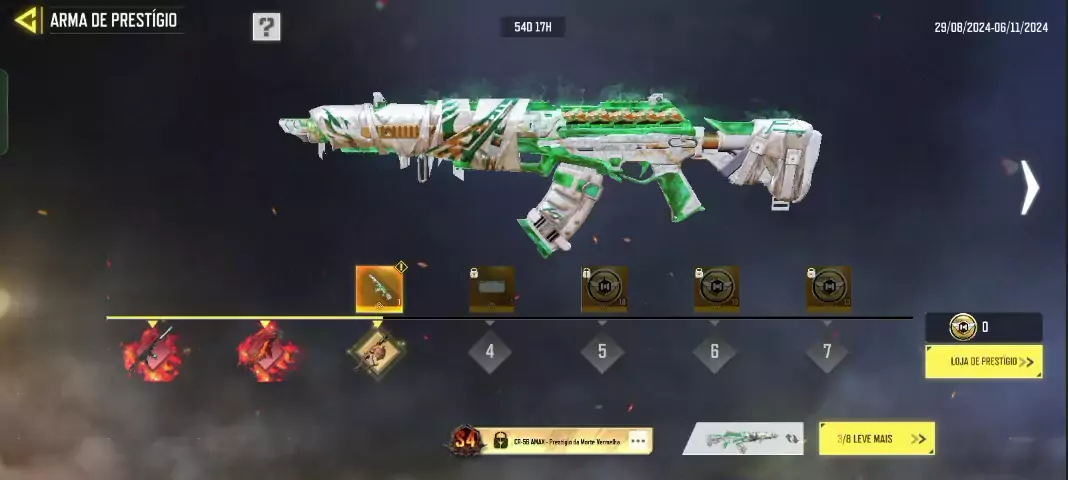The image size is (1068, 480).
Task: Toggle the weapon preview swap thumbnail
Action: [x=743, y=438]
